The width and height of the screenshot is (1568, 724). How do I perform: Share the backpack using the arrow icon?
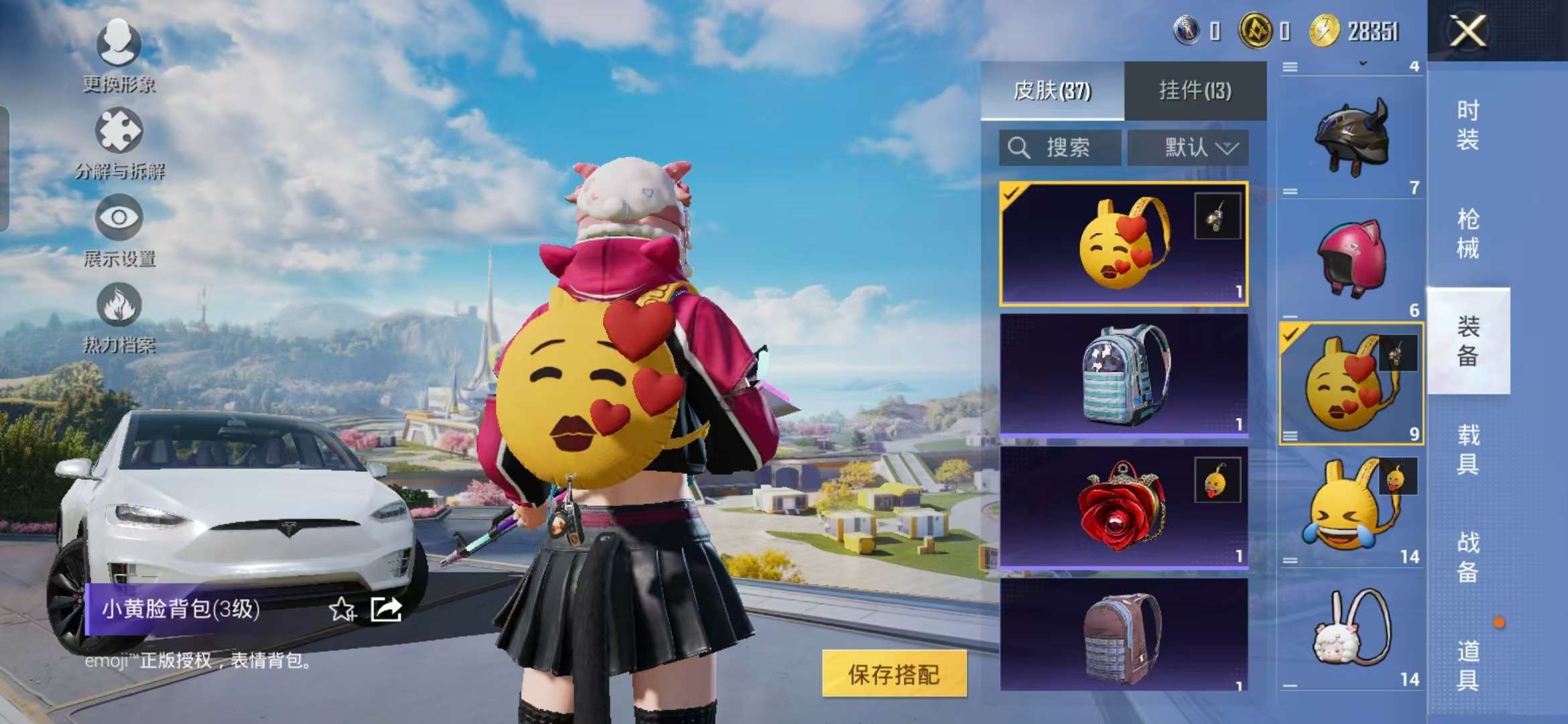[387, 609]
